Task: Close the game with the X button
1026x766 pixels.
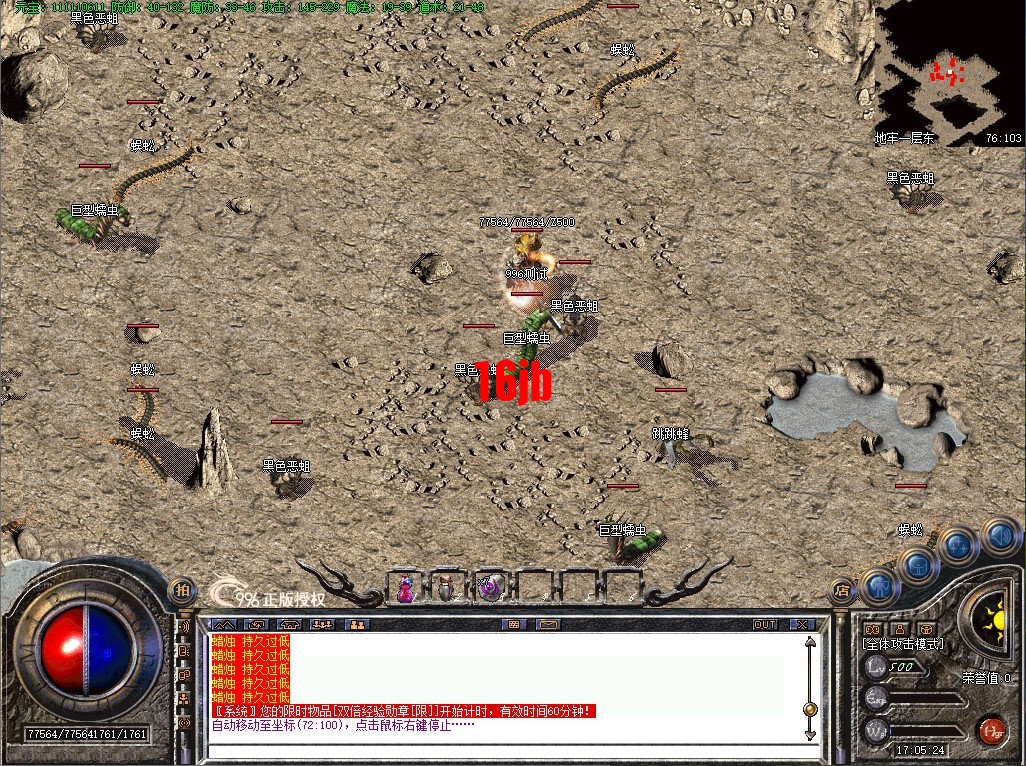Action: [x=802, y=625]
